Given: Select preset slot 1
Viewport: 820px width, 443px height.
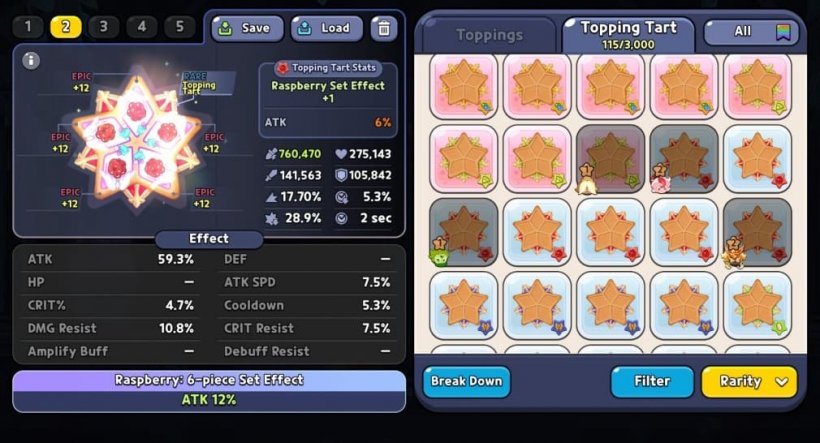Looking at the screenshot, I should [x=27, y=27].
